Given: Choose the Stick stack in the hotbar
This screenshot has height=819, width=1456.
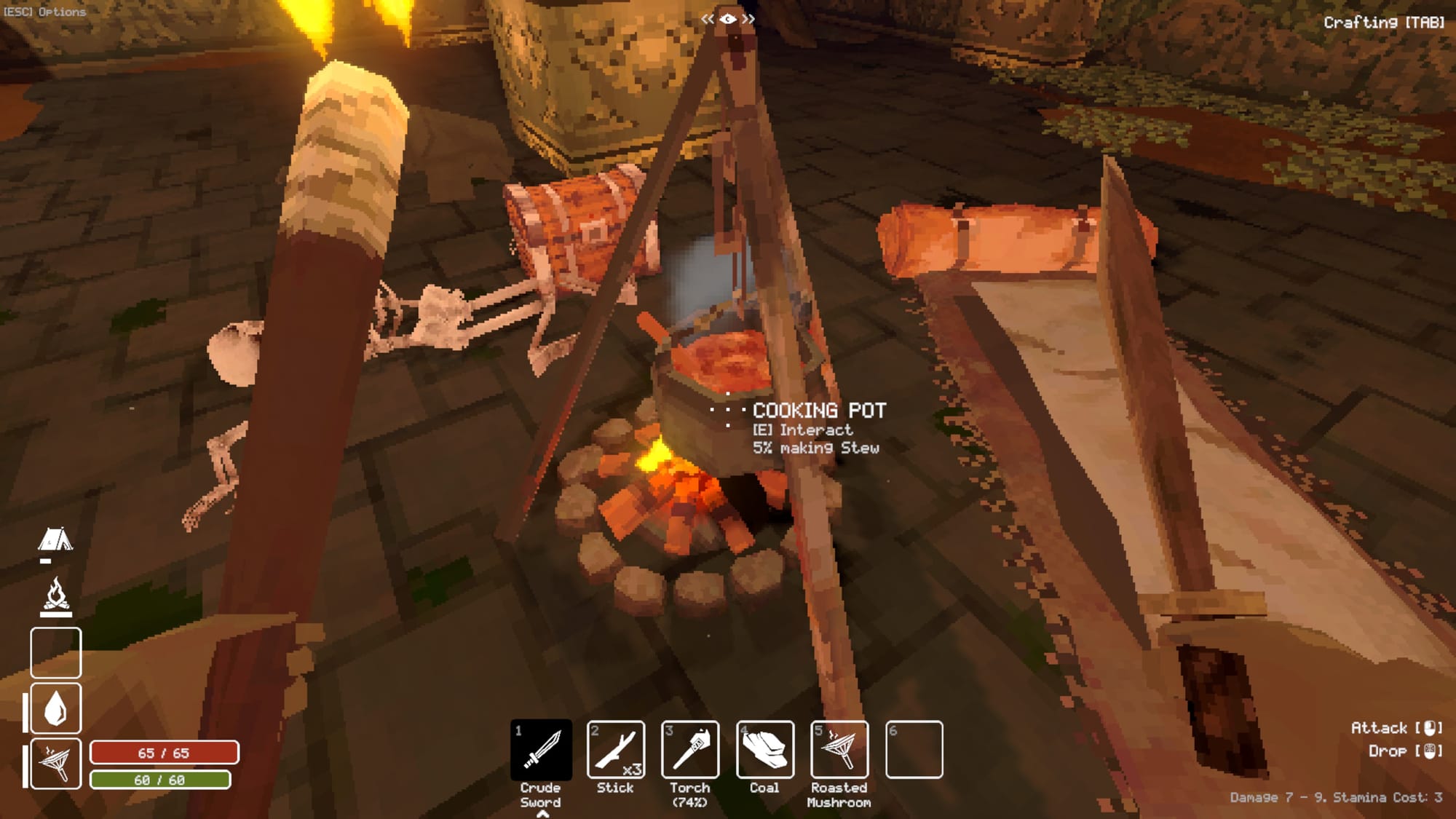Looking at the screenshot, I should [x=616, y=750].
